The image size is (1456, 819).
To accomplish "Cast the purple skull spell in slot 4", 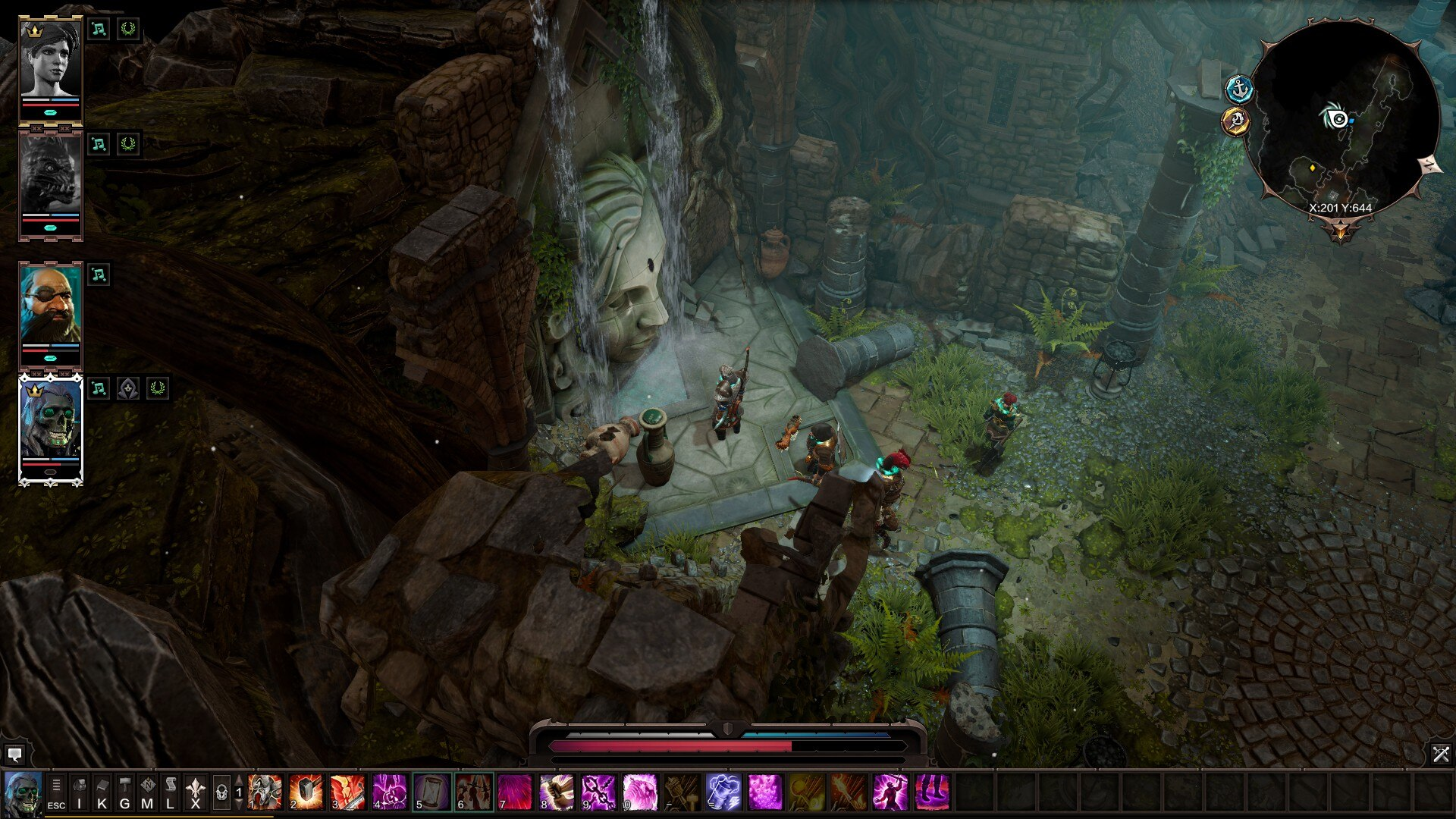I will (390, 792).
